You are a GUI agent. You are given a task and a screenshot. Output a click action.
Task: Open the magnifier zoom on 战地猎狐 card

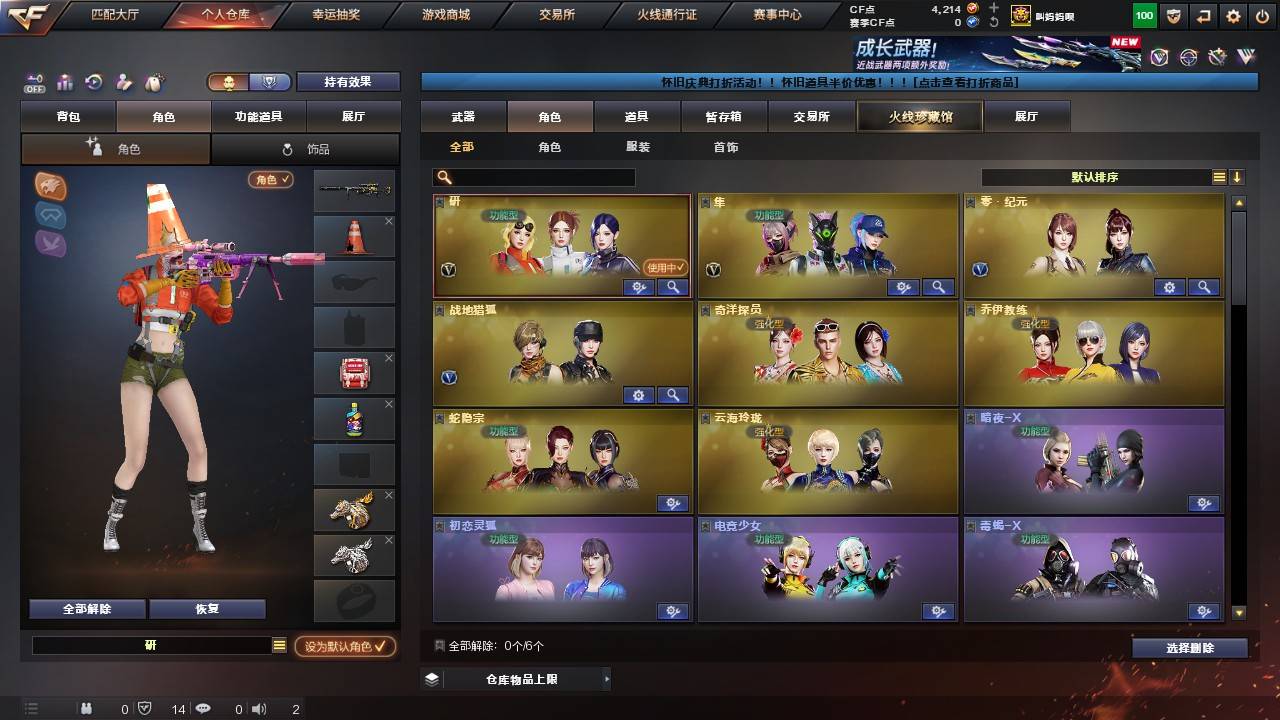pos(672,395)
